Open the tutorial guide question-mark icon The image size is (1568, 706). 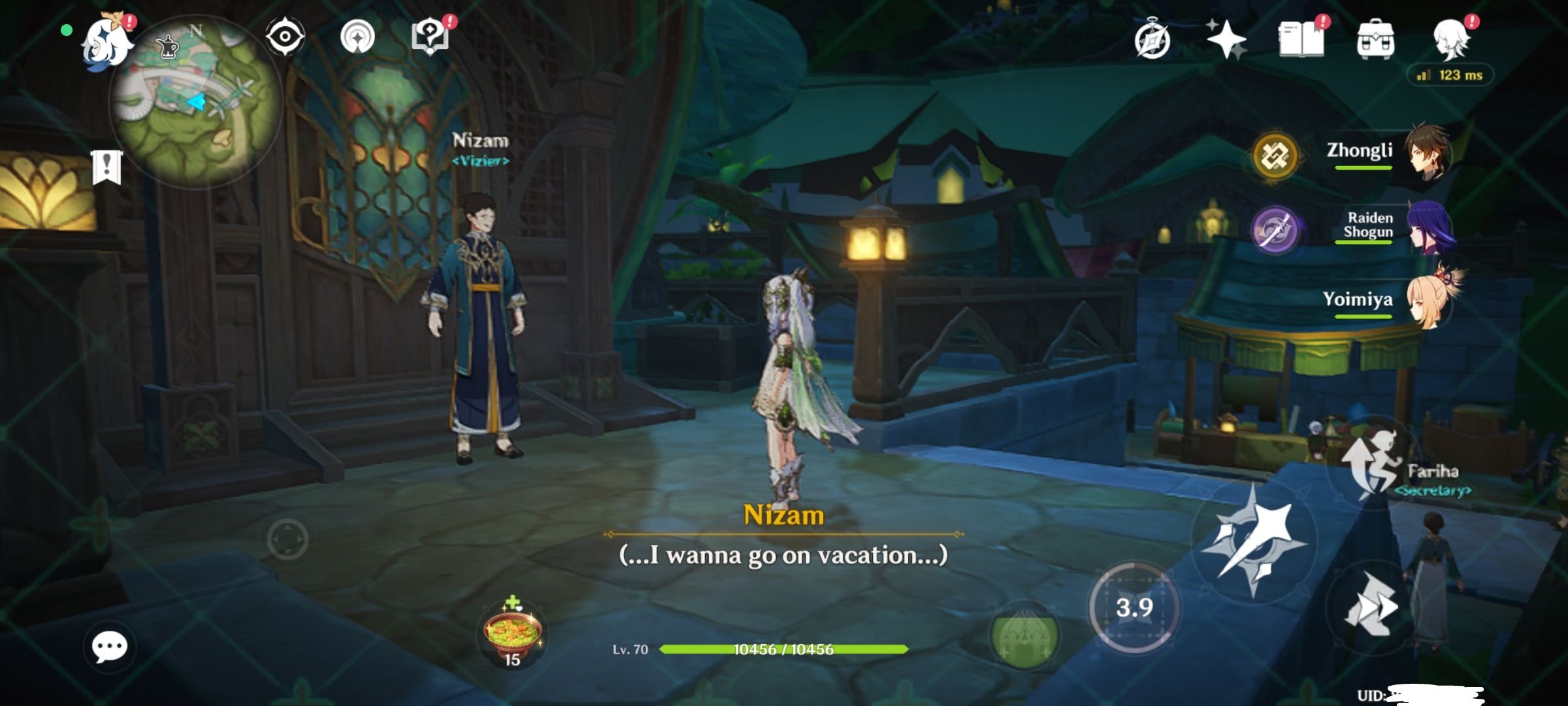click(x=429, y=37)
